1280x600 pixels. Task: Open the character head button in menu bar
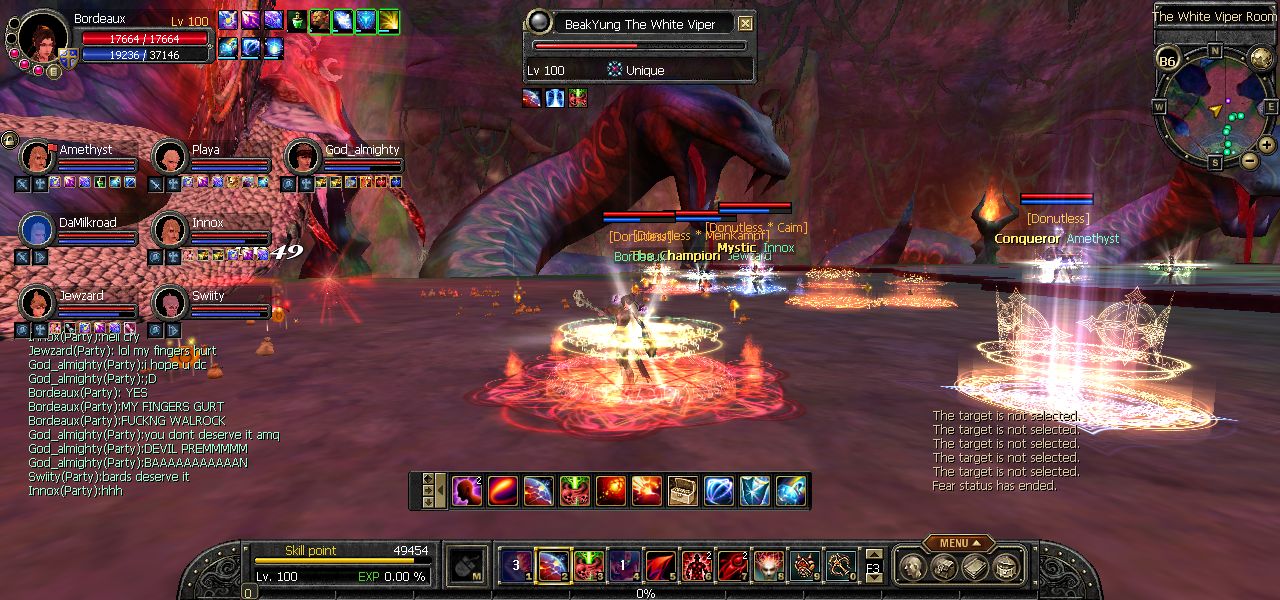pyautogui.click(x=913, y=567)
